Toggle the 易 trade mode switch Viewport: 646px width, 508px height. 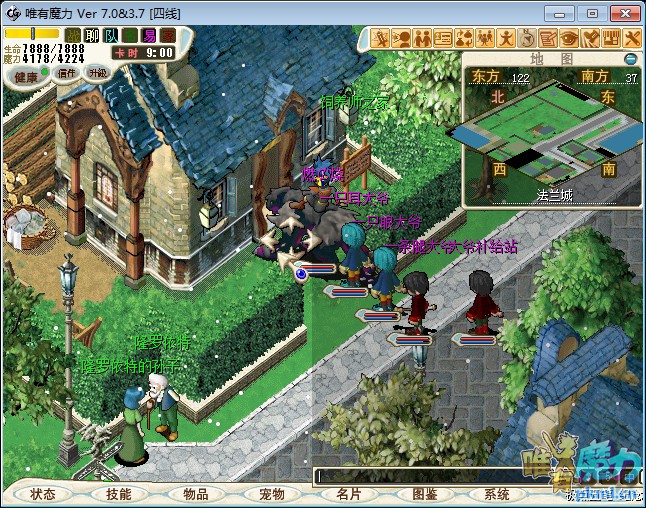tap(149, 35)
